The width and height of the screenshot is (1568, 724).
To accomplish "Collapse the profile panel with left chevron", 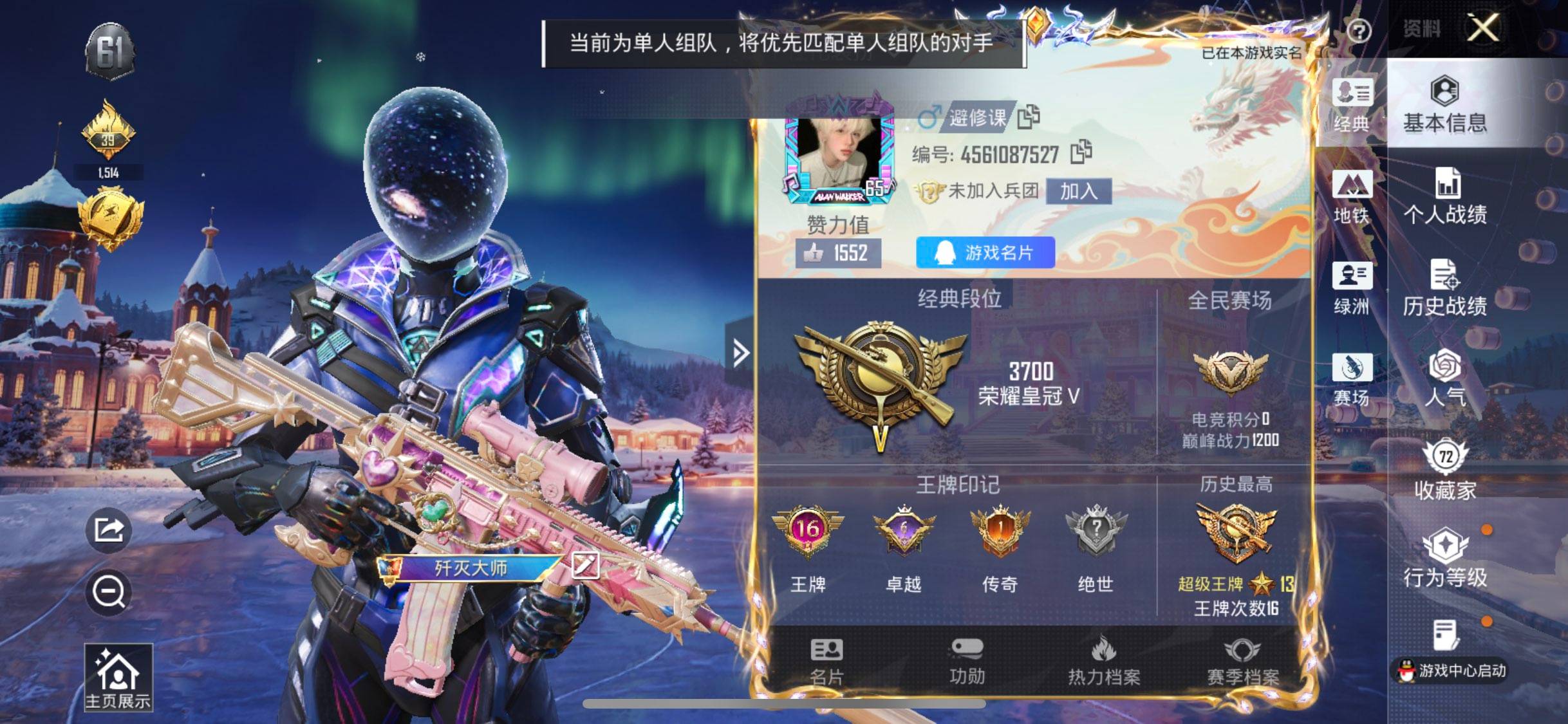I will pos(742,353).
